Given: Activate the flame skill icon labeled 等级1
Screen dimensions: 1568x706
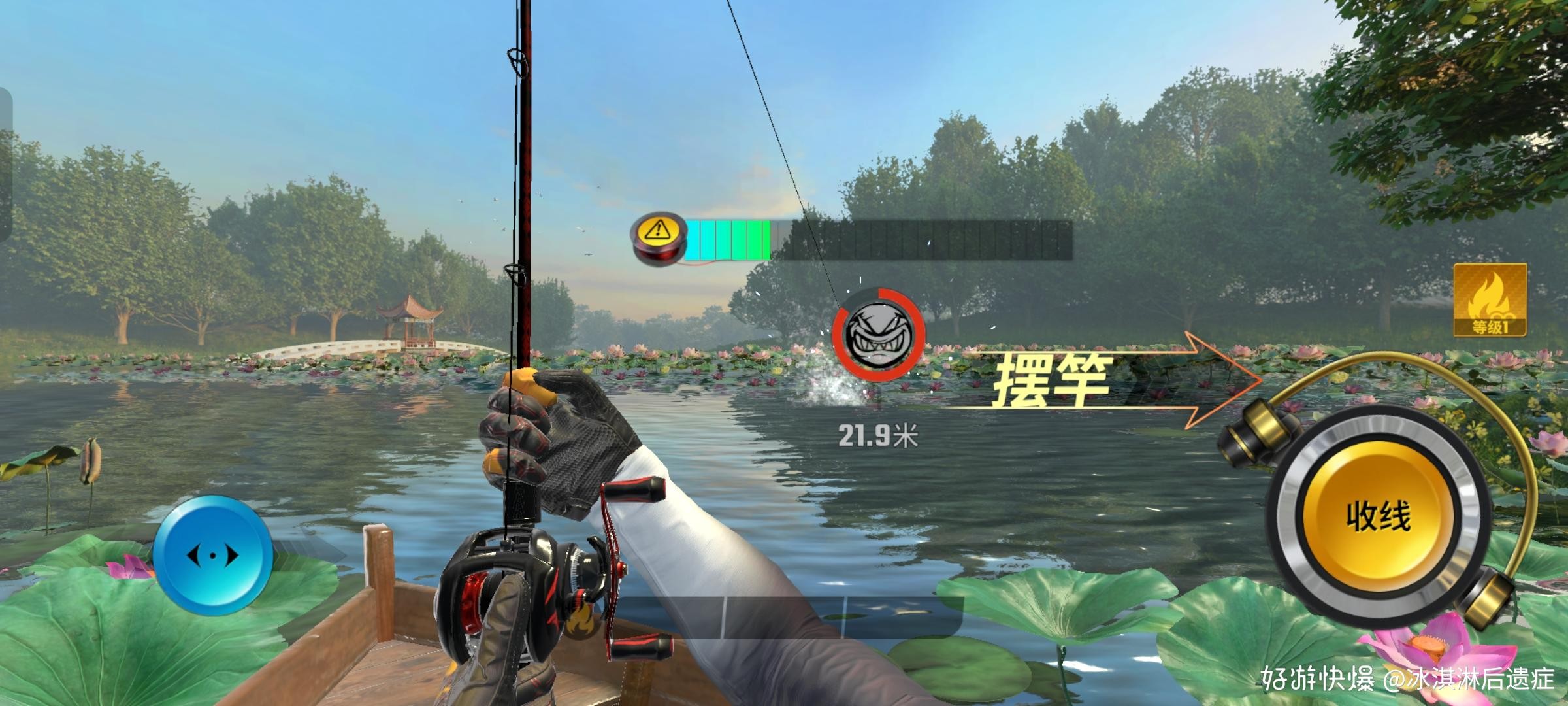Looking at the screenshot, I should [x=1490, y=300].
